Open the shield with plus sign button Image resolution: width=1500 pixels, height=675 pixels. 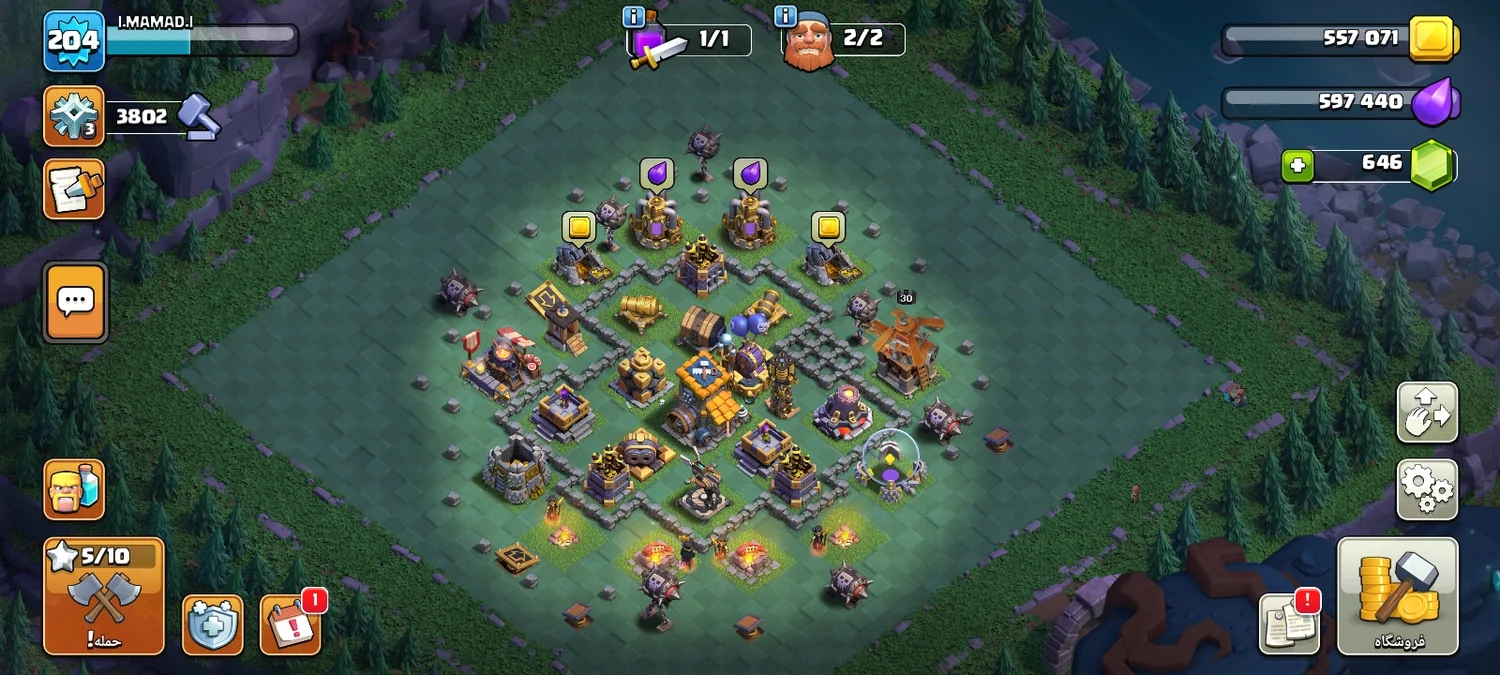coord(213,625)
